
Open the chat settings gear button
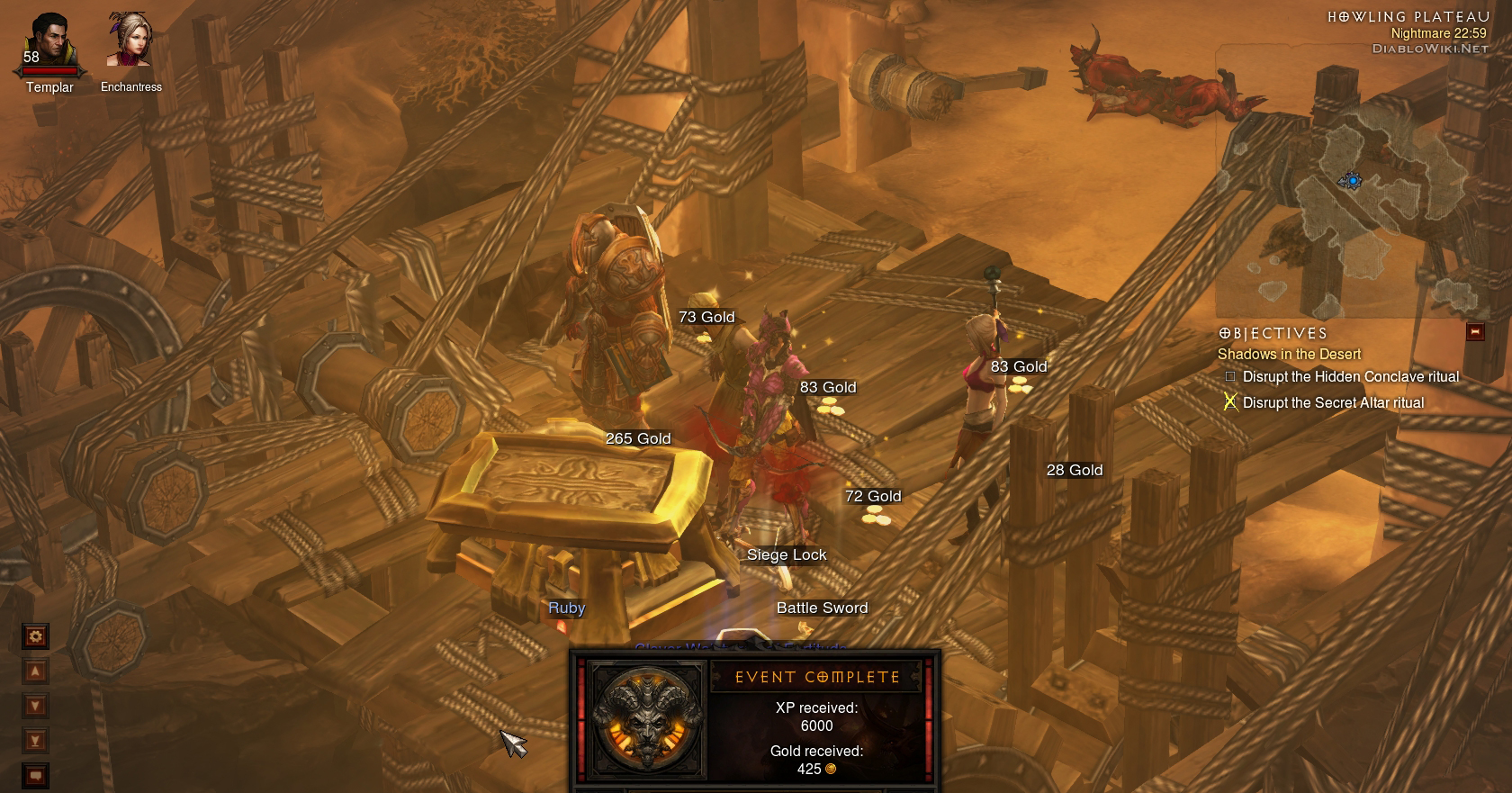point(36,637)
